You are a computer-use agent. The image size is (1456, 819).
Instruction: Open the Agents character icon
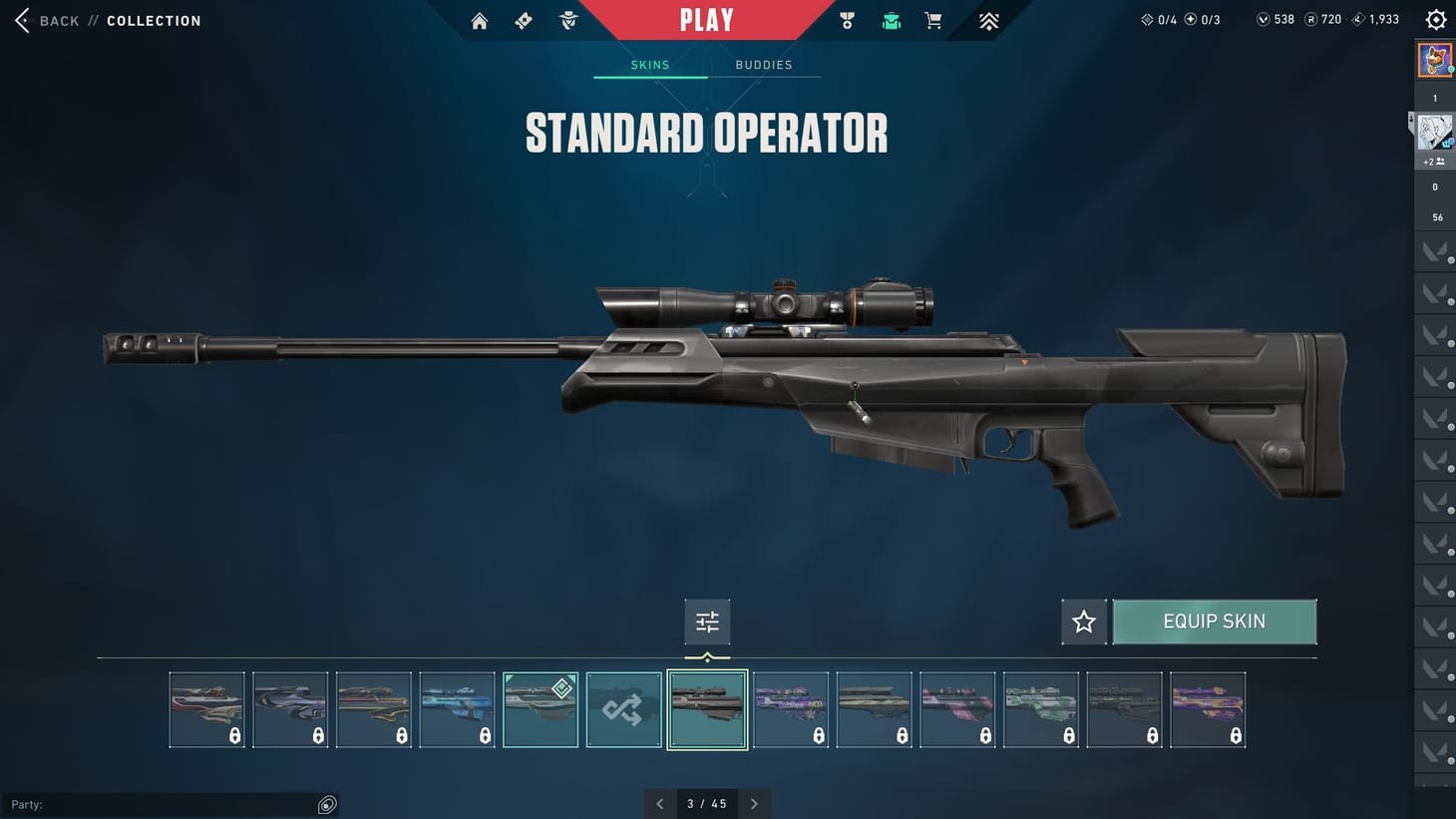coord(566,20)
